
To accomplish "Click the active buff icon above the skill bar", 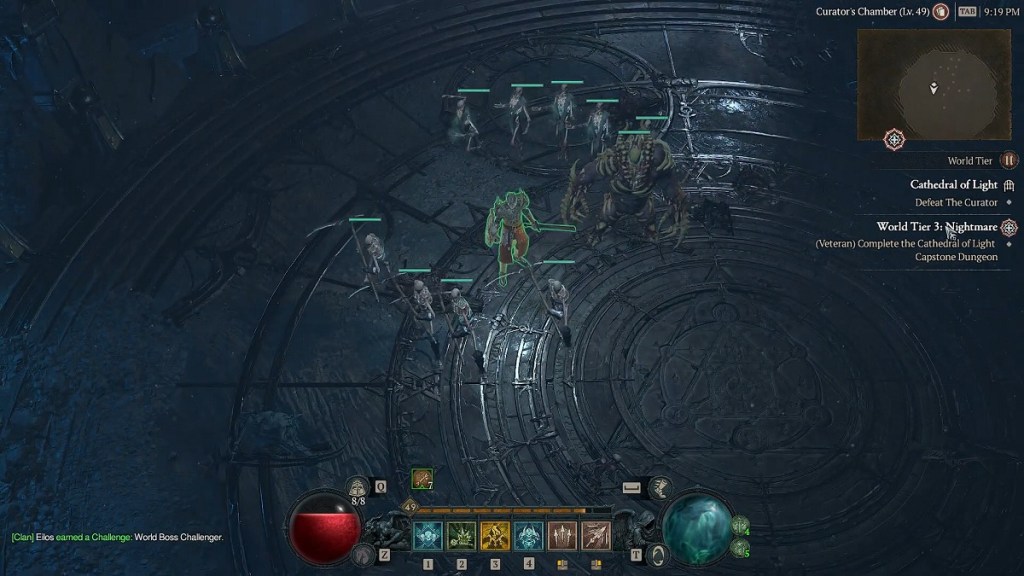I will coord(422,479).
